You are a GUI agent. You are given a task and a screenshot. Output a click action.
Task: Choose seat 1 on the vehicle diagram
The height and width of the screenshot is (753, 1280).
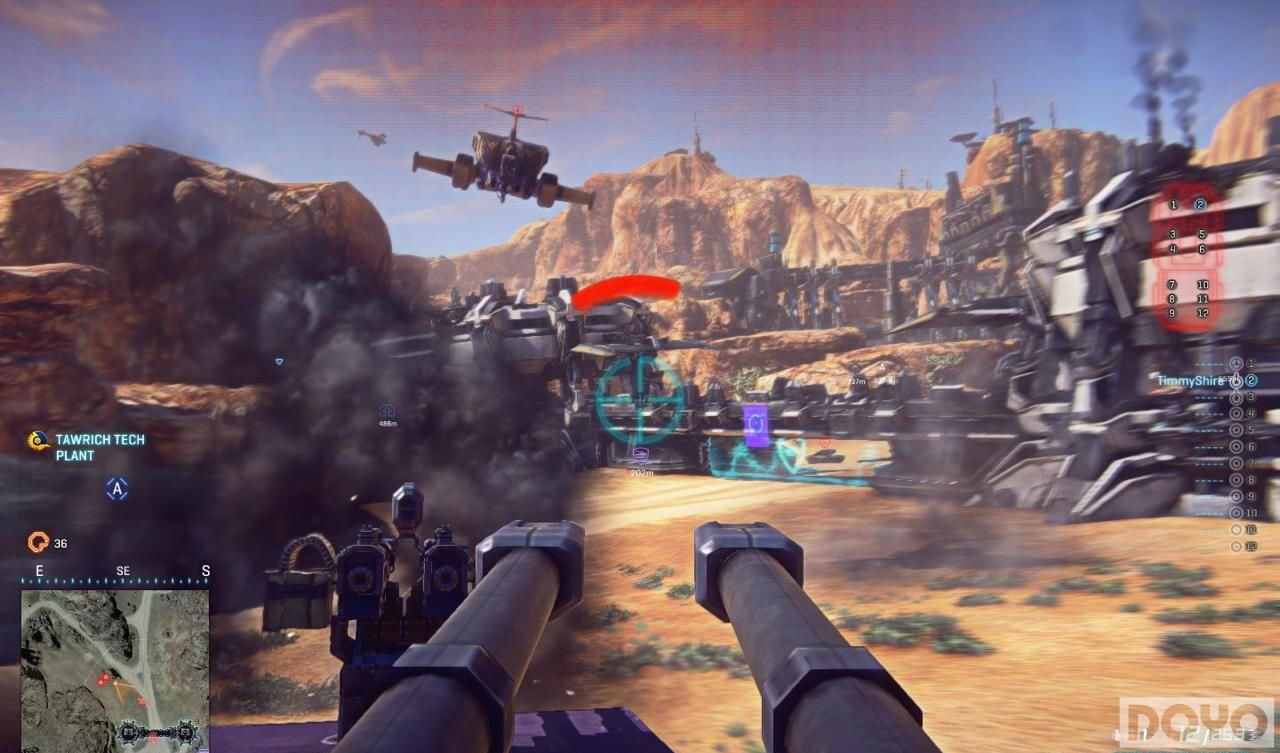pyautogui.click(x=1173, y=205)
